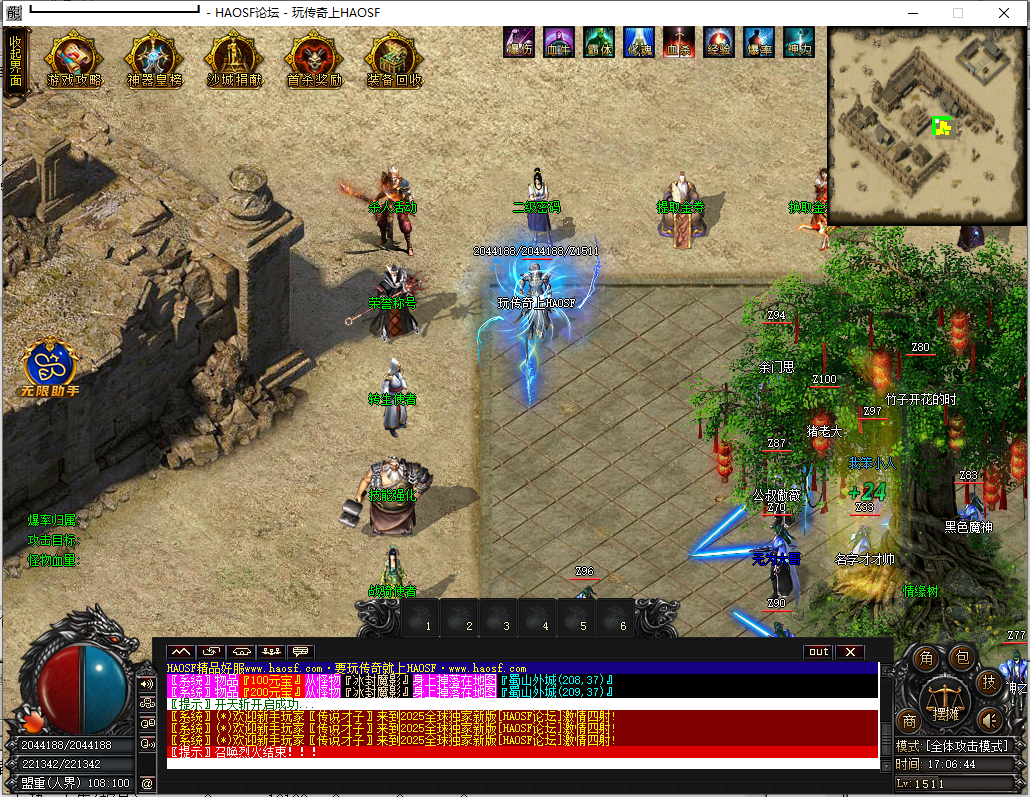Viewport: 1030px width, 797px height.
Task: Open the 游戏攻略 game guide icon
Action: 74,61
